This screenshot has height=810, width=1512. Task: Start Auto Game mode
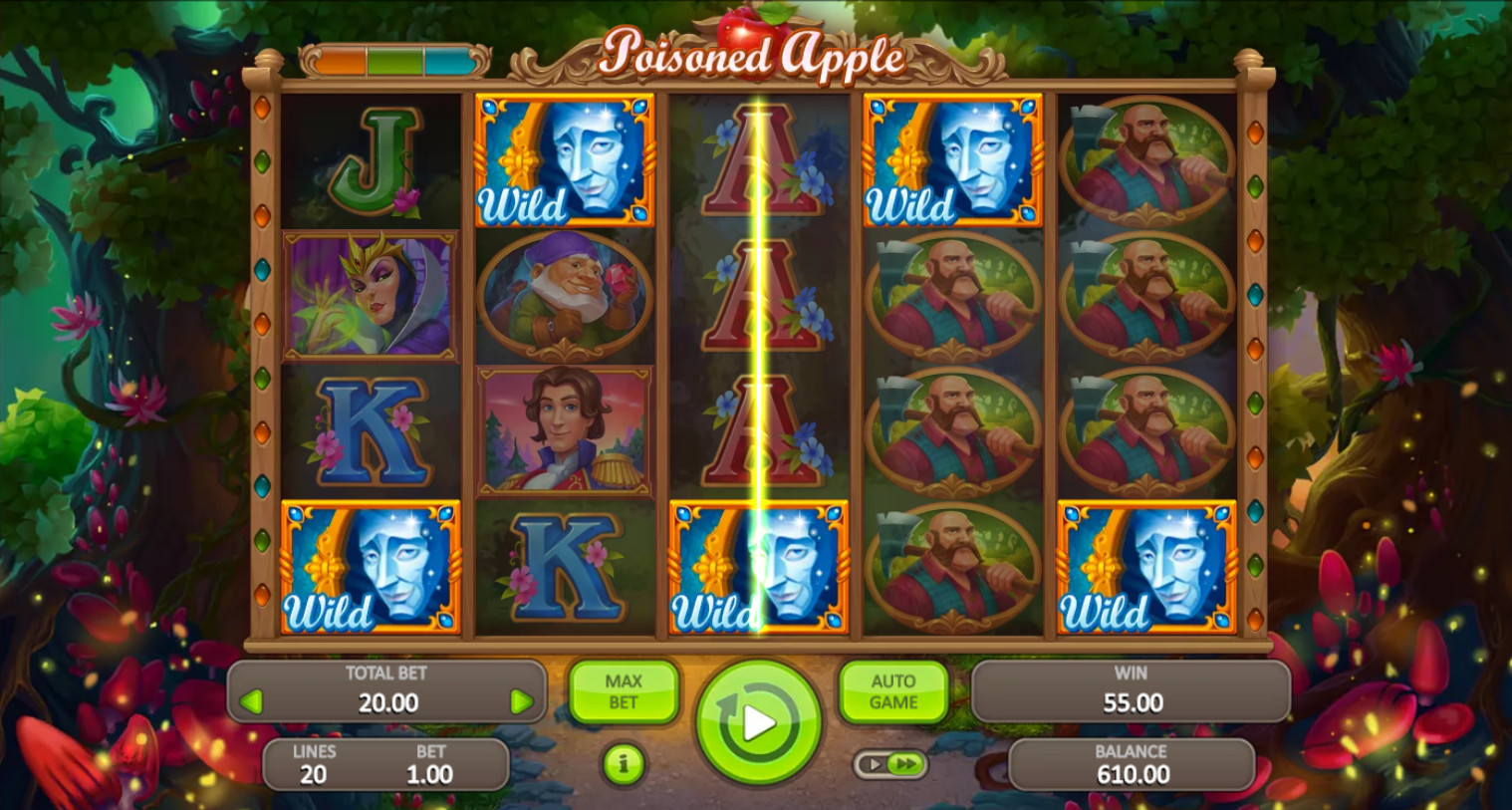(x=893, y=691)
